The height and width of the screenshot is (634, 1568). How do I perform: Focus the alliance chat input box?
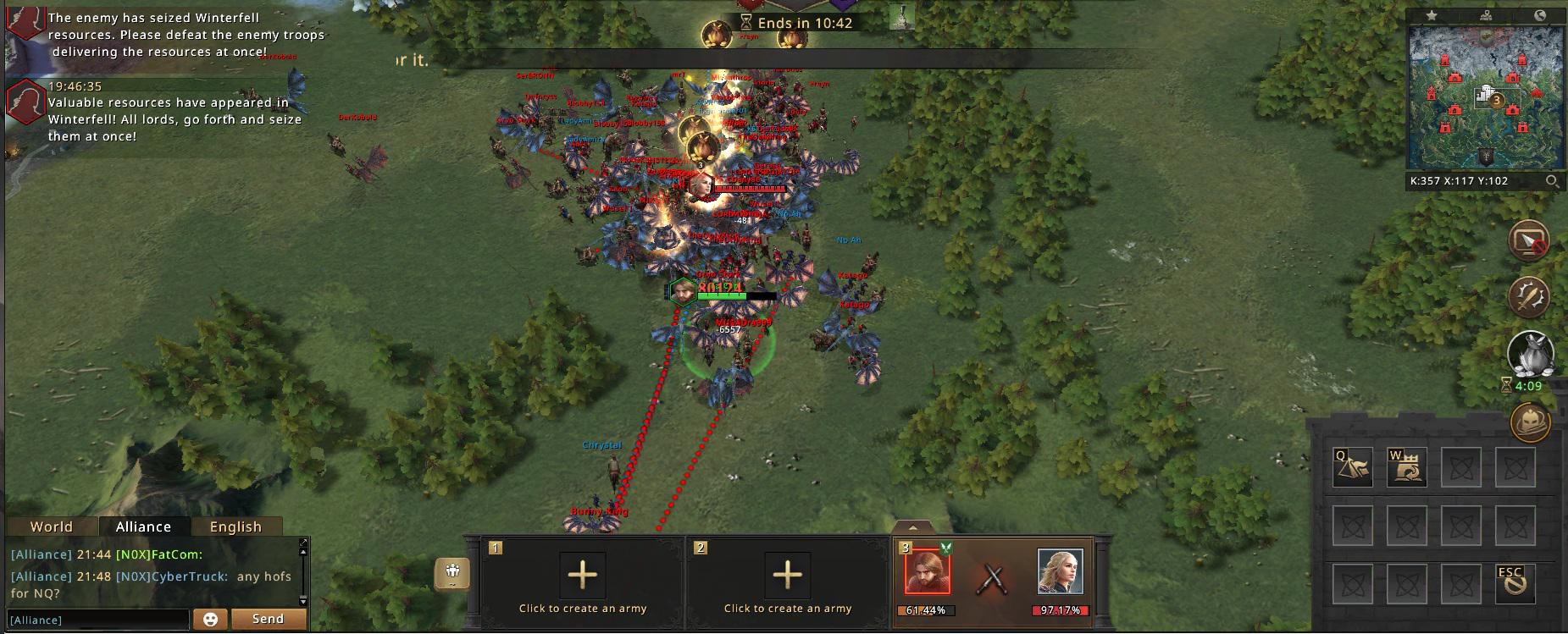coord(97,620)
